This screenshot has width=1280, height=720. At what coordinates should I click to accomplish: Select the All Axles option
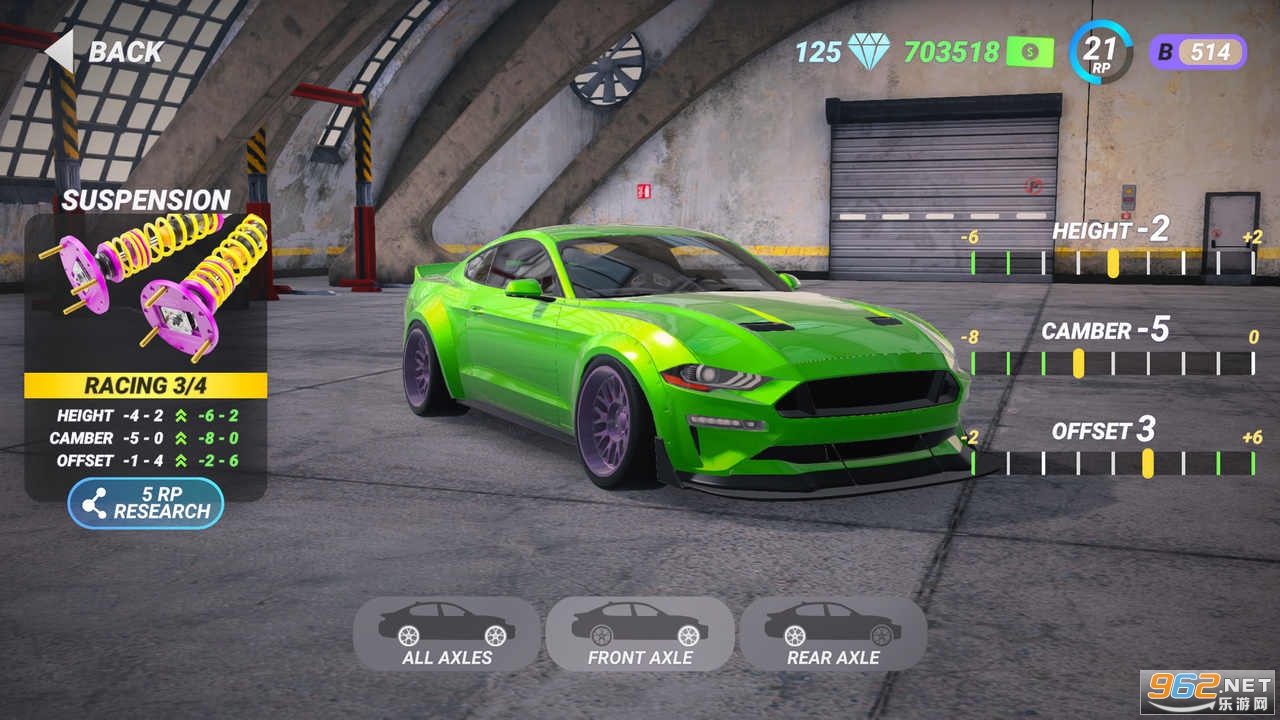click(x=446, y=634)
